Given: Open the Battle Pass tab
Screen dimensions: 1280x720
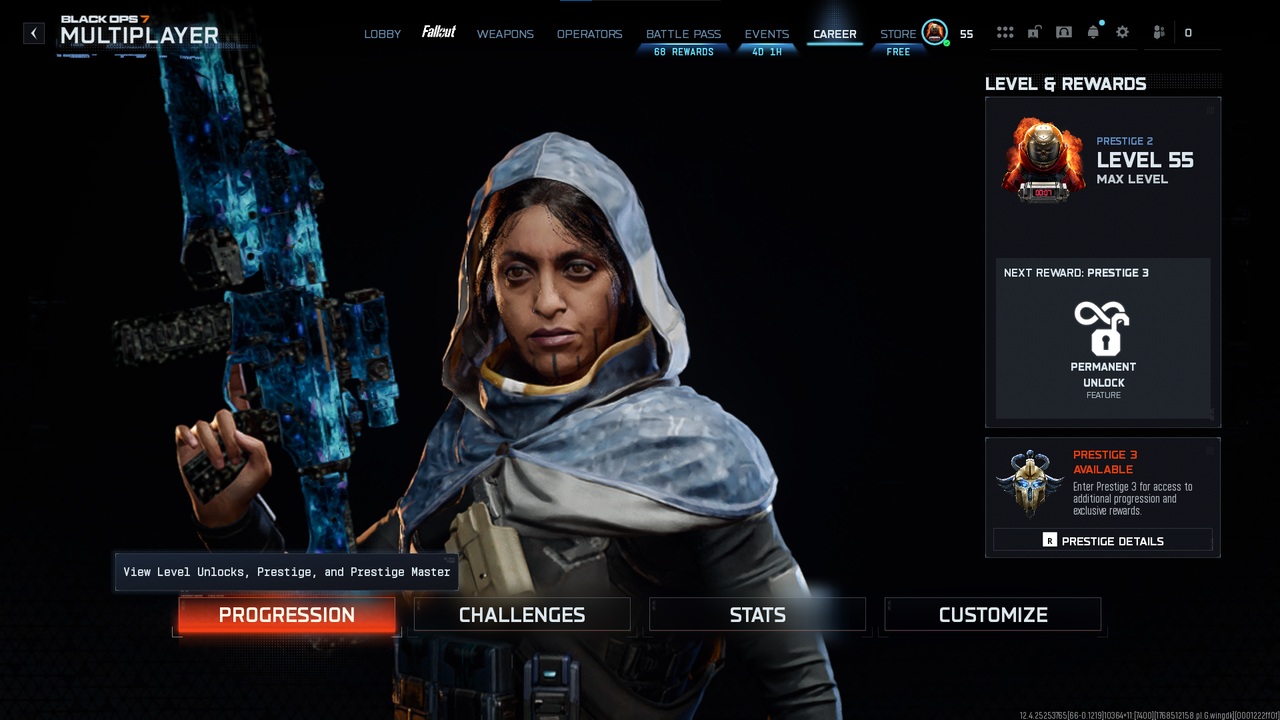Looking at the screenshot, I should pos(683,34).
